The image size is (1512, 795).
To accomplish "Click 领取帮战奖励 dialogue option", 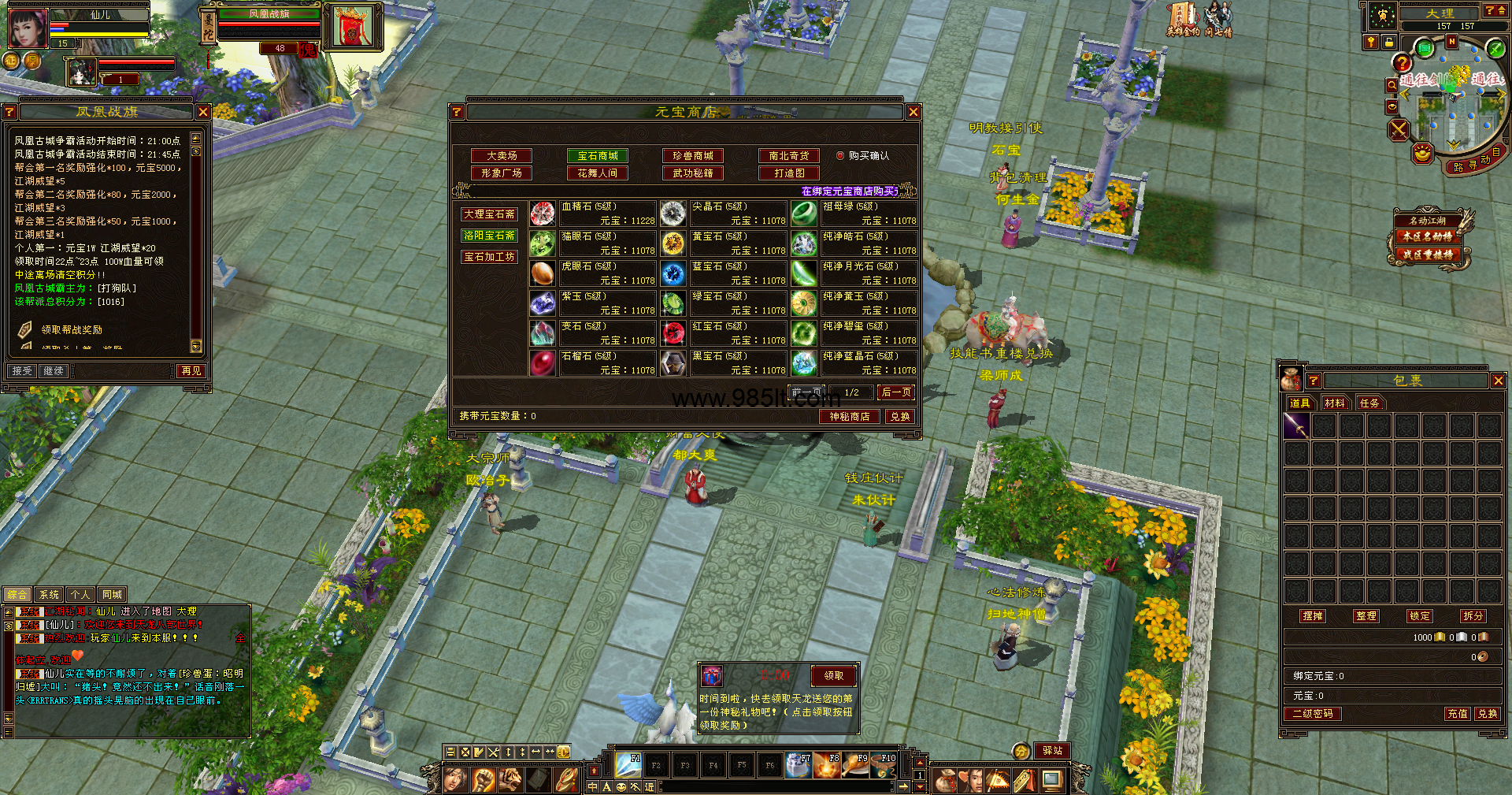I will pyautogui.click(x=72, y=330).
